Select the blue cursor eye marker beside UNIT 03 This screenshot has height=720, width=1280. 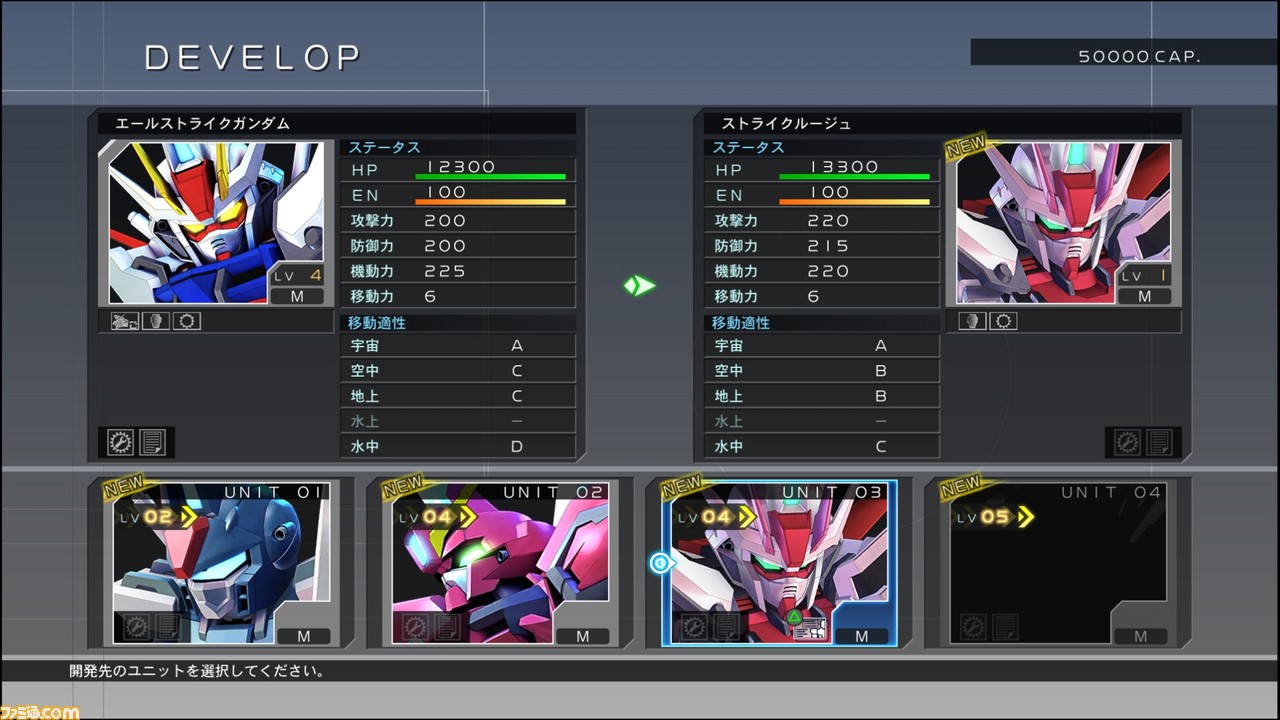pos(660,563)
